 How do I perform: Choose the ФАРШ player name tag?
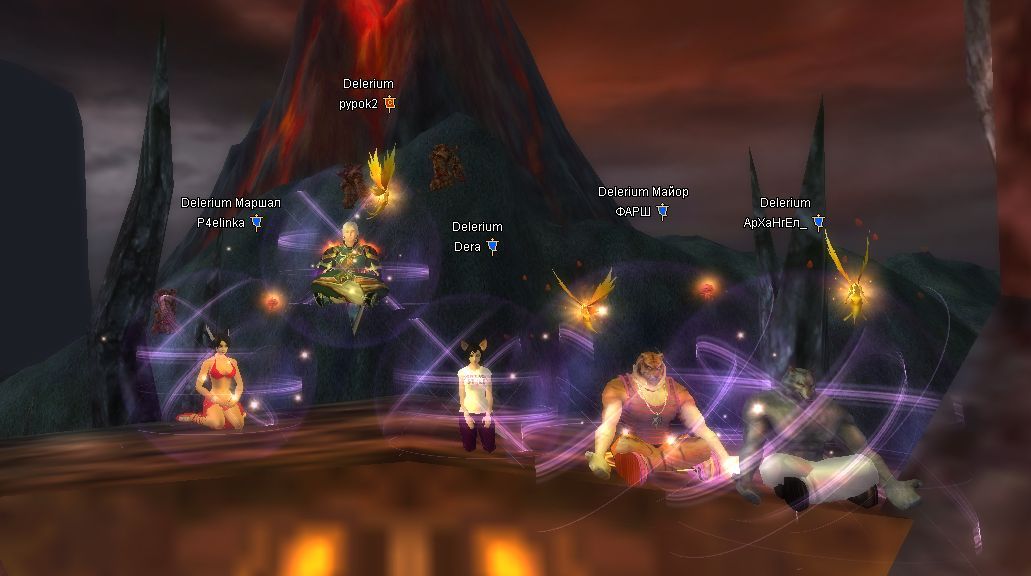point(633,211)
